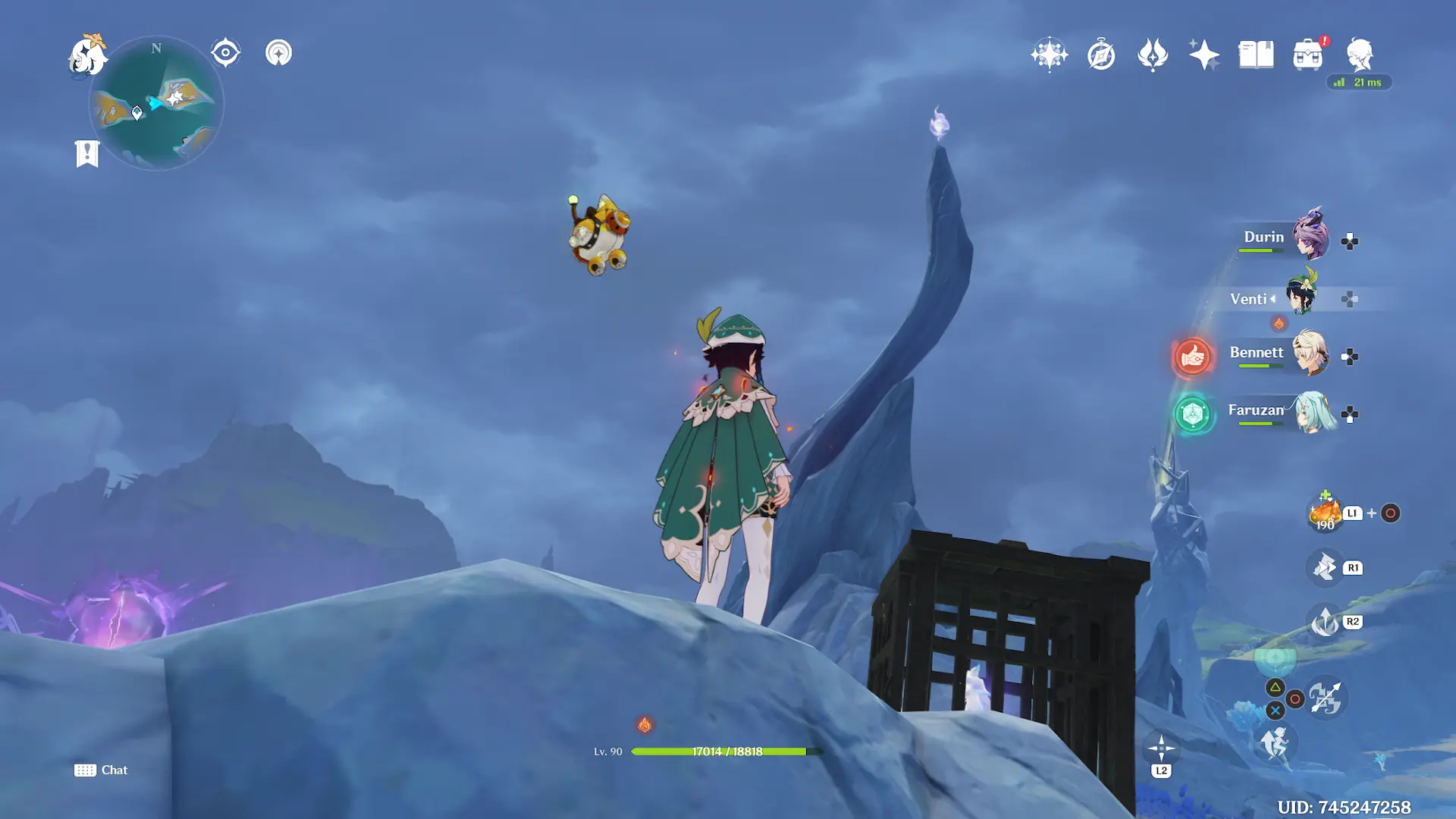
Task: Switch to Faruzan in the party
Action: [1313, 412]
